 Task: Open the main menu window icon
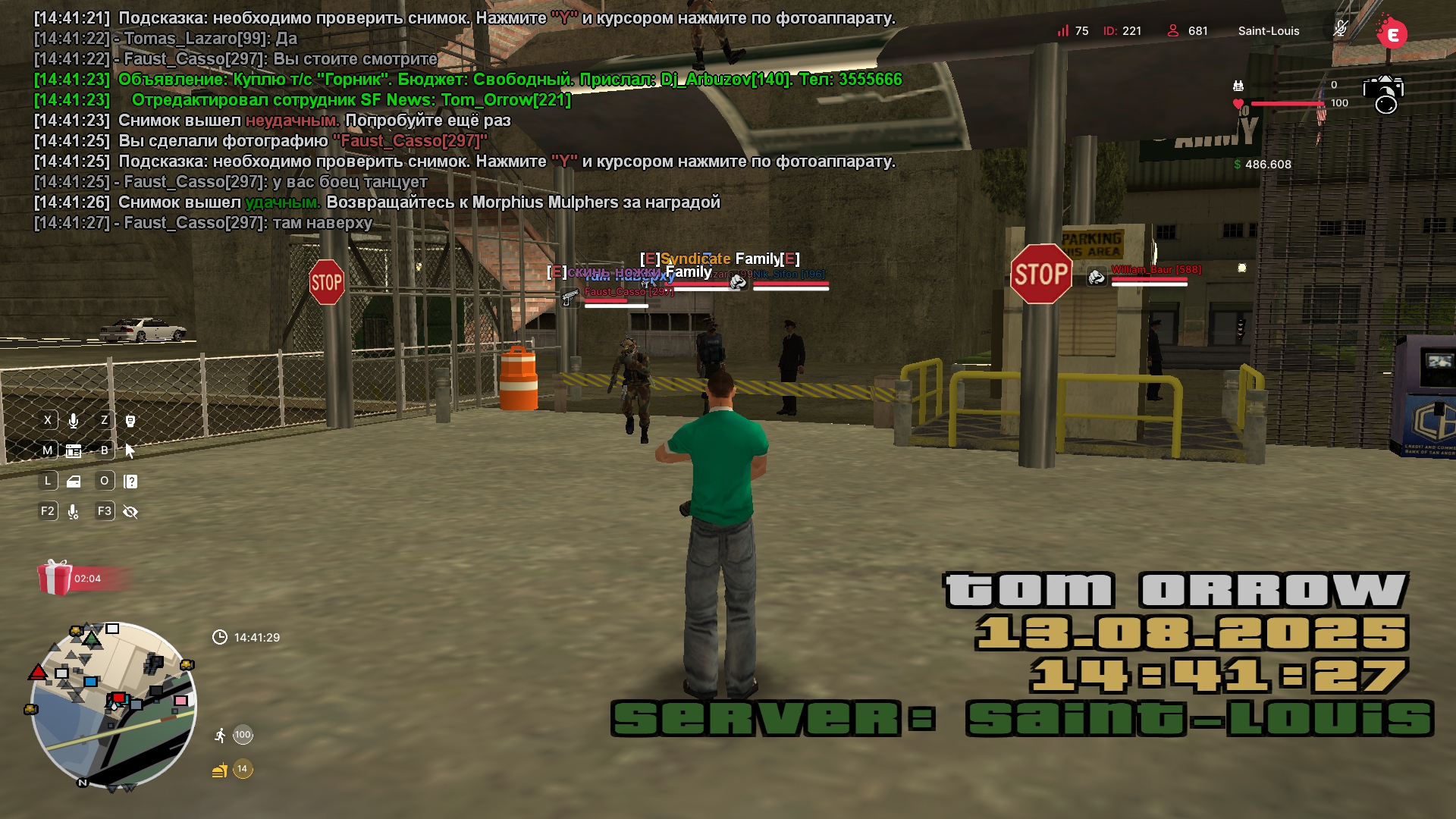74,451
